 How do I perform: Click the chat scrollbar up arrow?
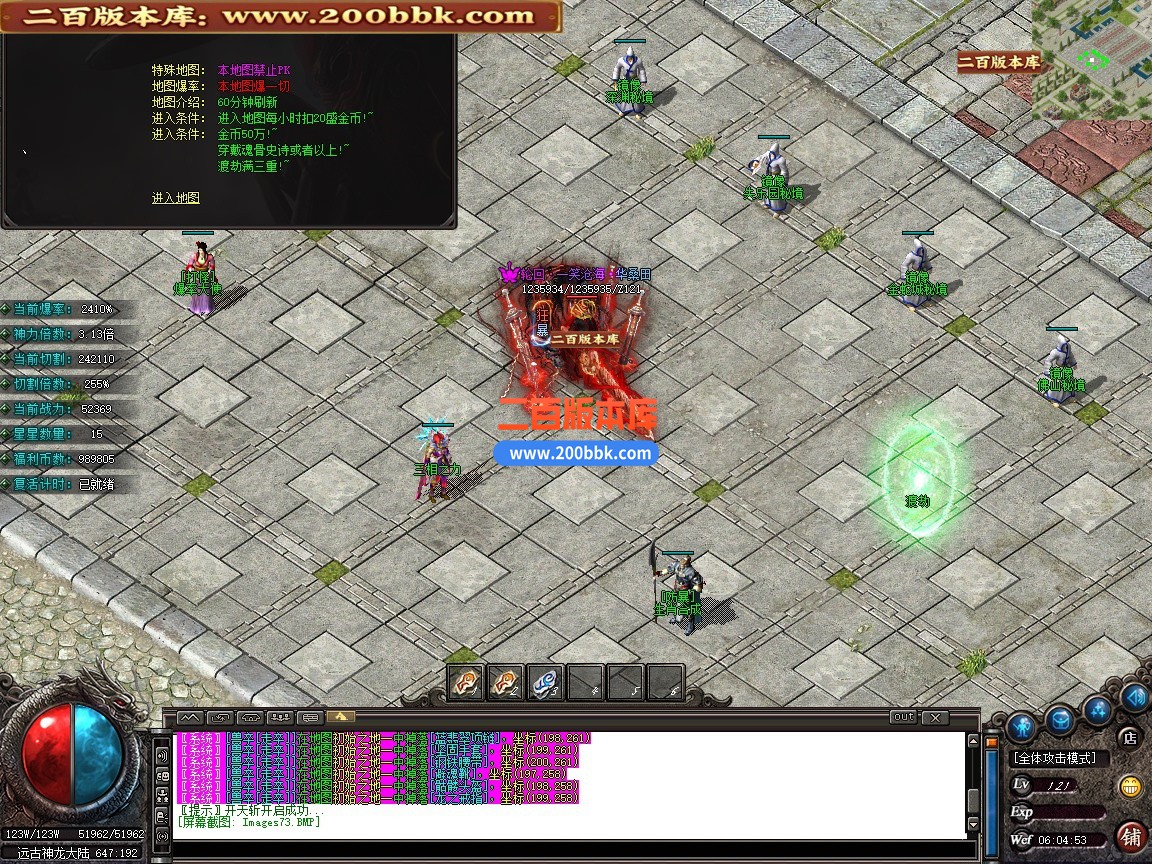click(x=973, y=740)
